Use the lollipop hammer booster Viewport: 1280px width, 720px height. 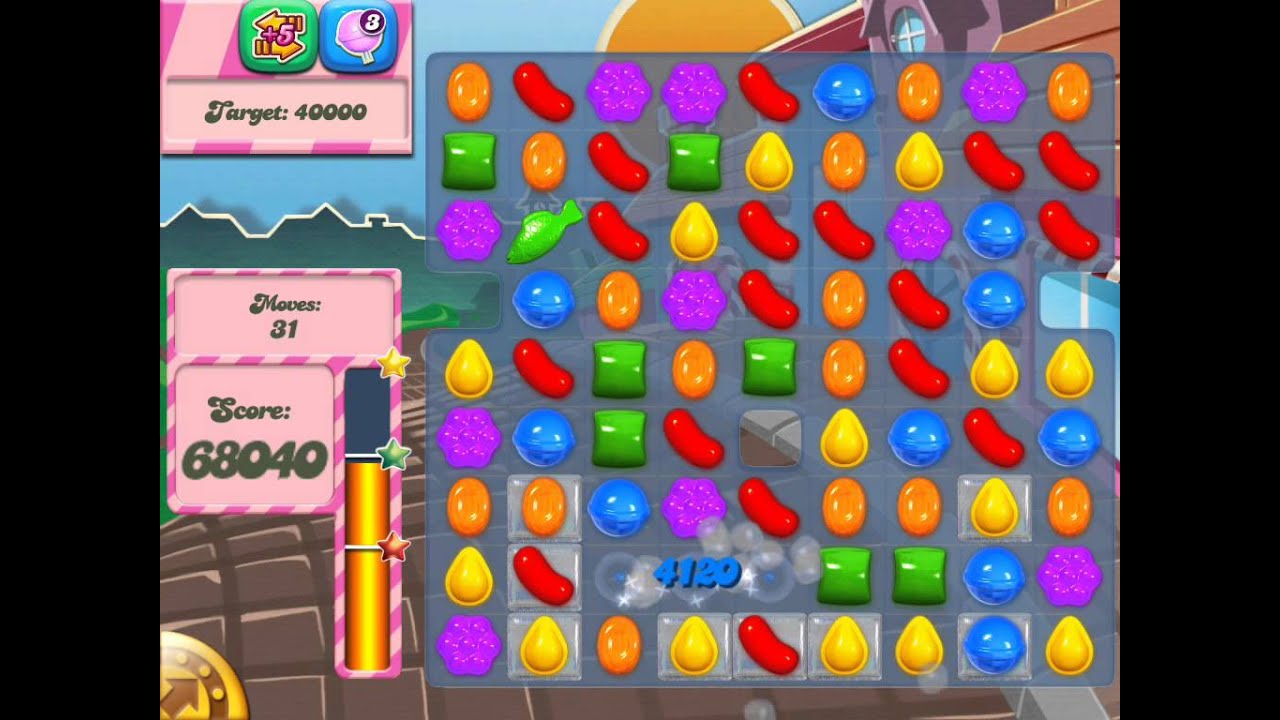pyautogui.click(x=358, y=37)
